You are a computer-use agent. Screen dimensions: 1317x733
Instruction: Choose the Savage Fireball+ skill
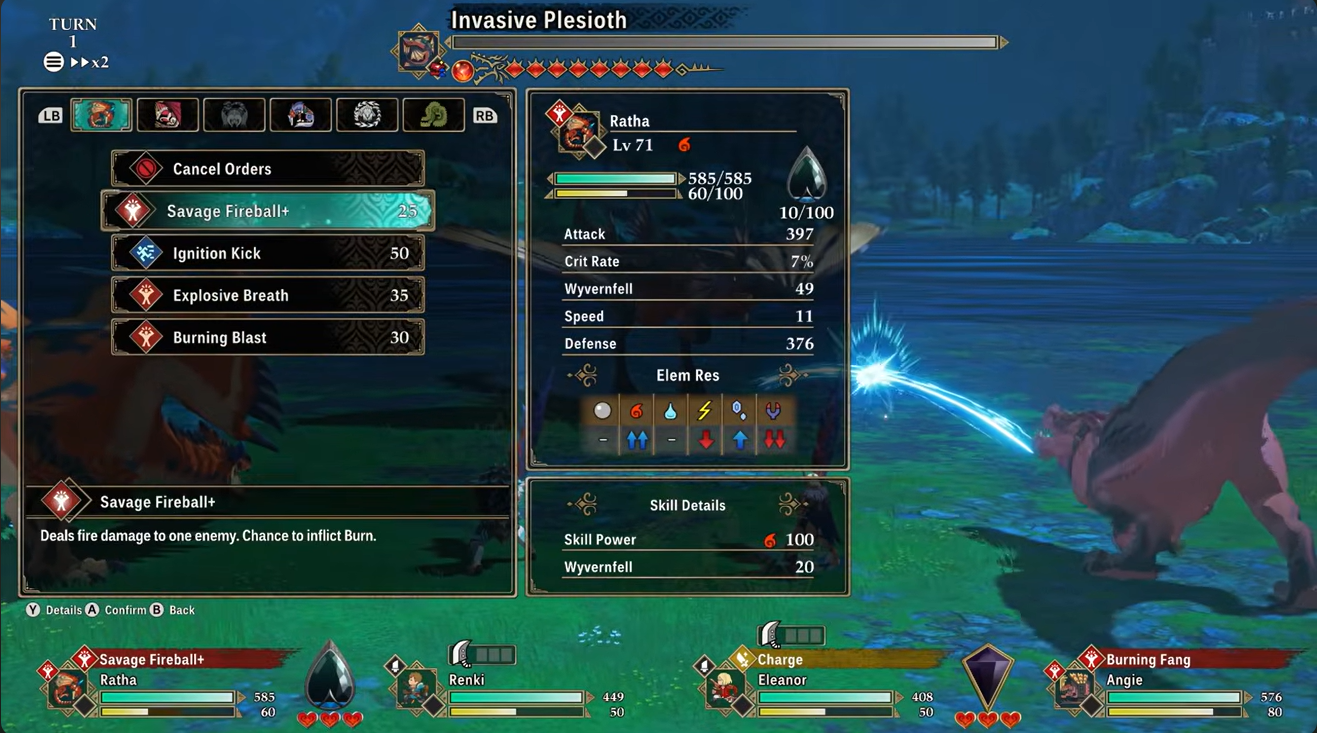[268, 211]
